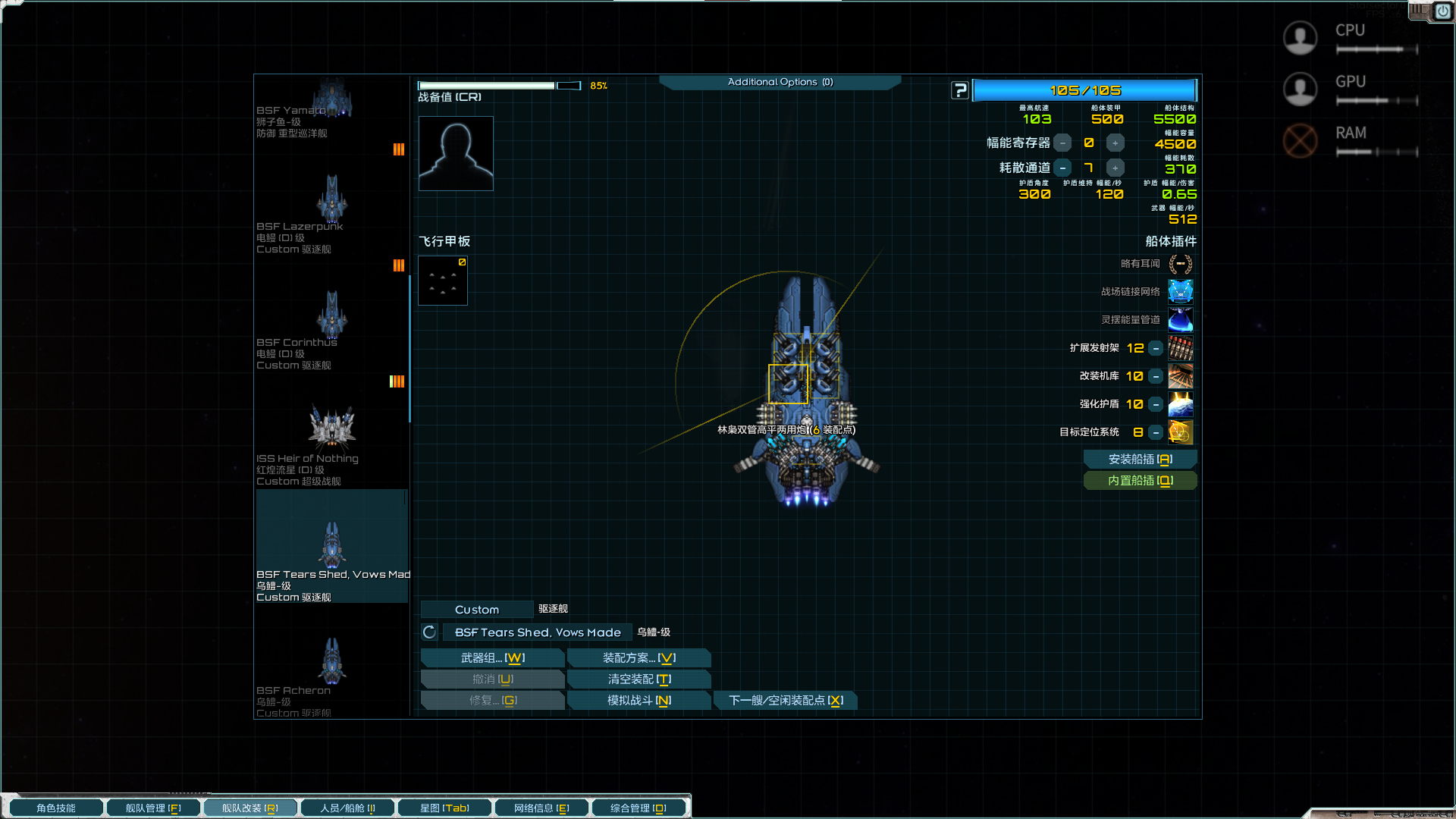
Task: Open weapon groups 武器组 button
Action: 492,658
